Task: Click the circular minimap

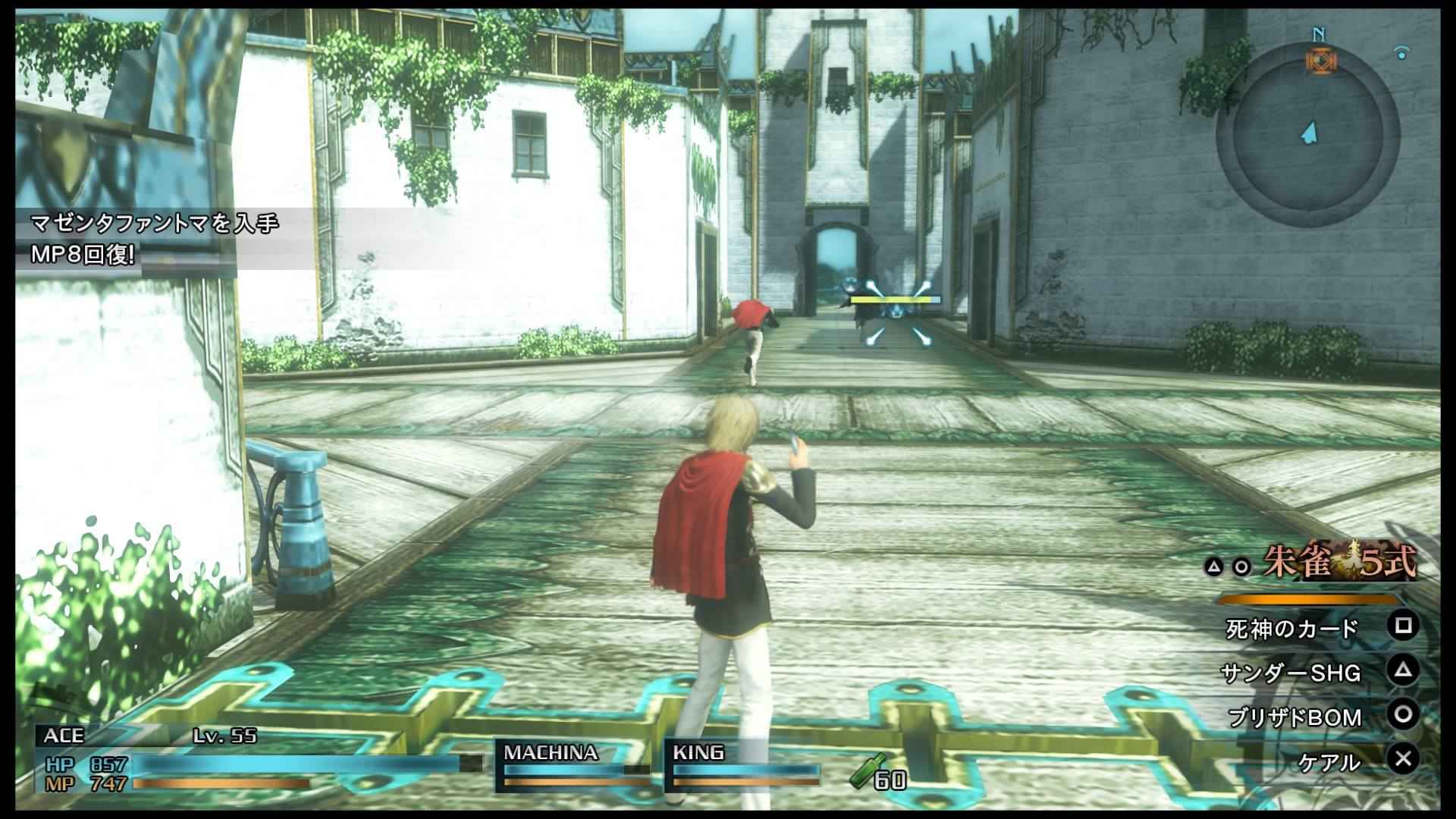Action: coord(1307,136)
